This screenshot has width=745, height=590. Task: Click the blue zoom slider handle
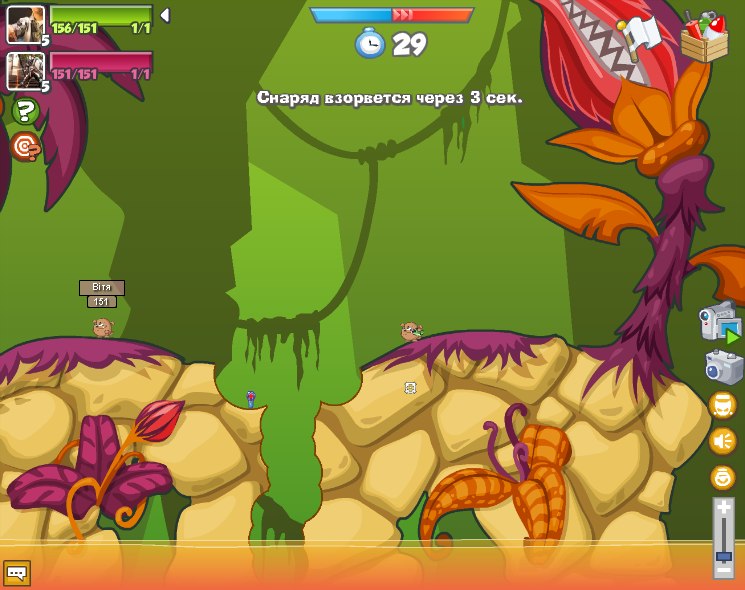click(722, 556)
